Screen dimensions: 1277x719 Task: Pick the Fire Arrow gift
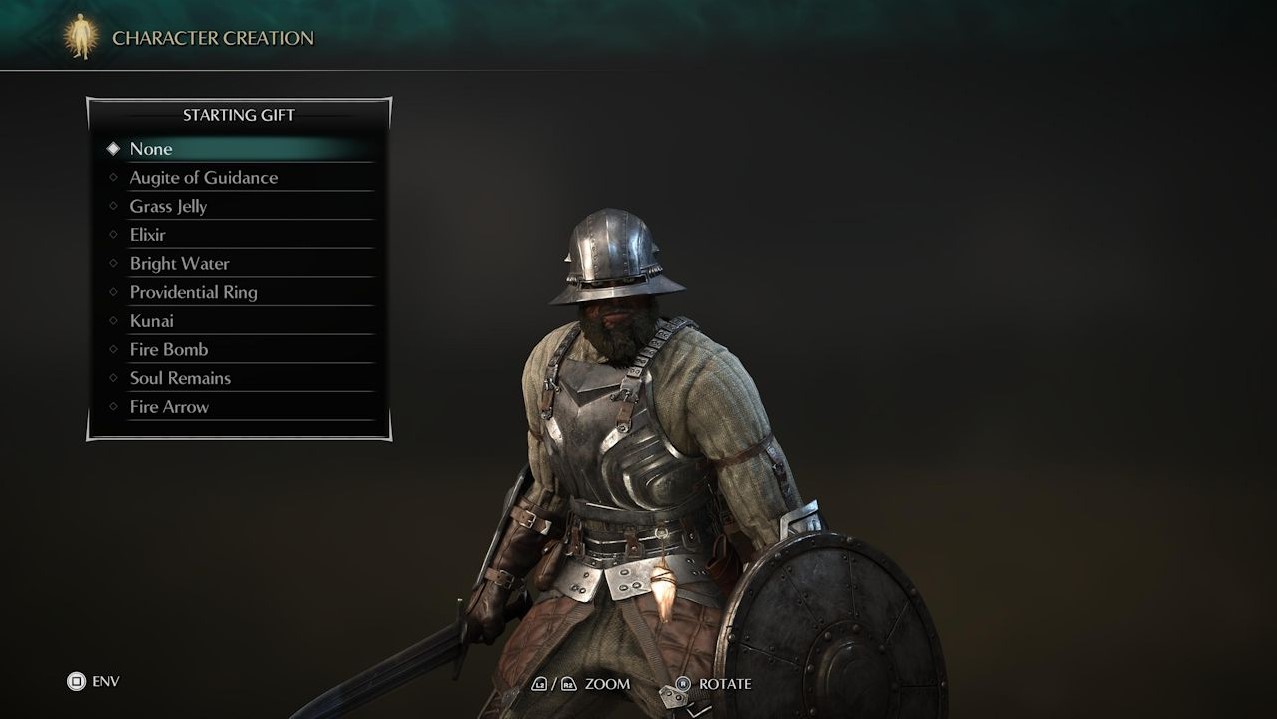(169, 407)
